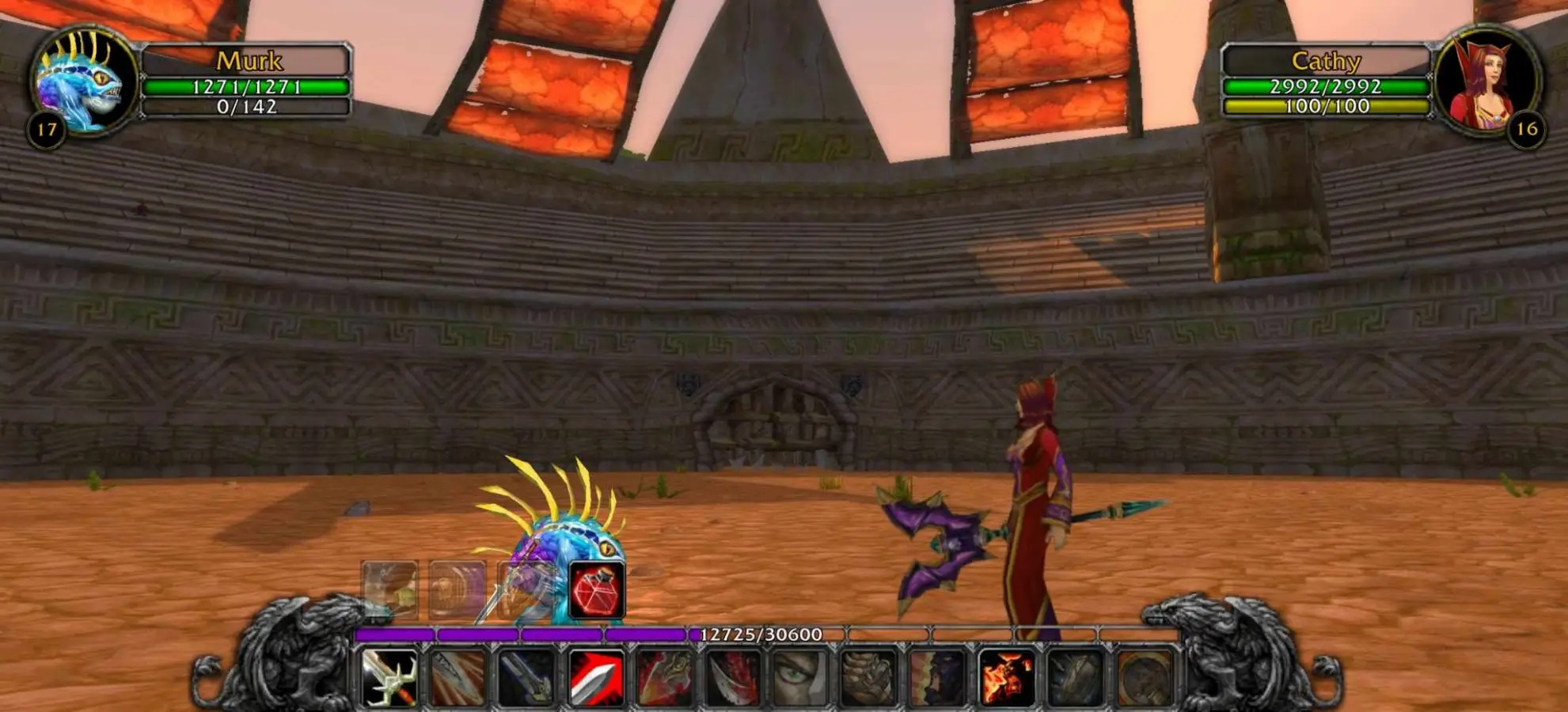The height and width of the screenshot is (712, 1568).
Task: Cast the bloody claw ability
Action: [x=731, y=677]
